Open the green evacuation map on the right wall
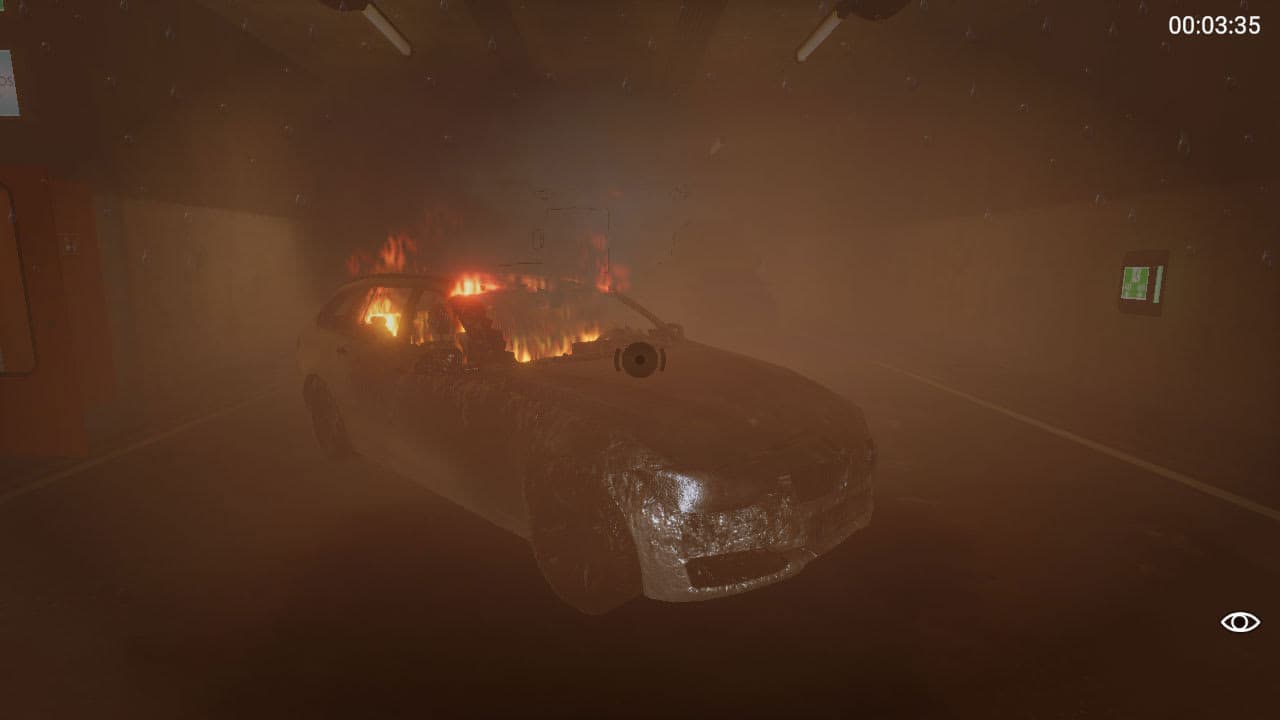This screenshot has width=1280, height=720. (1135, 282)
